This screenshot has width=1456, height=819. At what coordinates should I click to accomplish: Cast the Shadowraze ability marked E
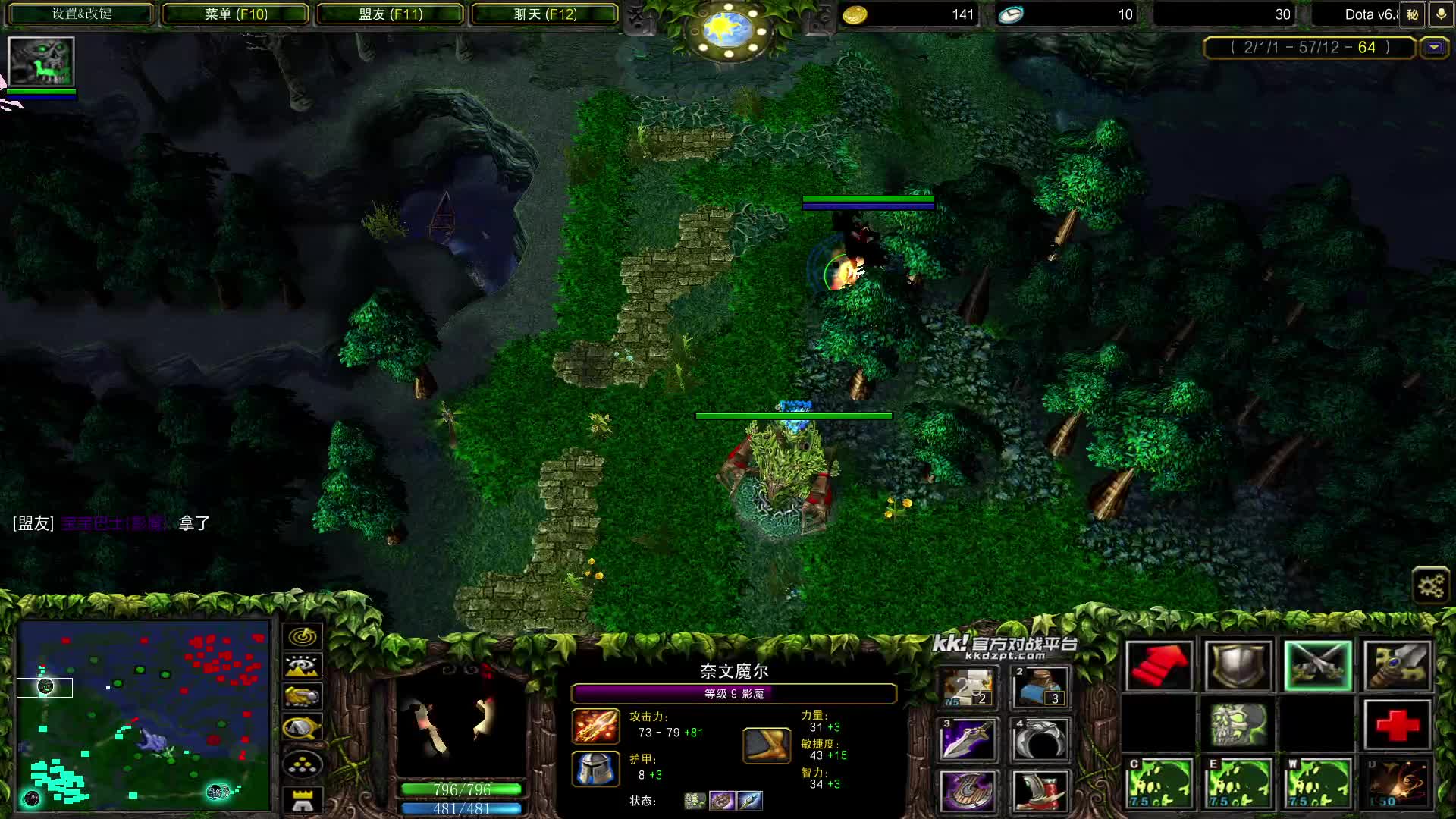1238,783
